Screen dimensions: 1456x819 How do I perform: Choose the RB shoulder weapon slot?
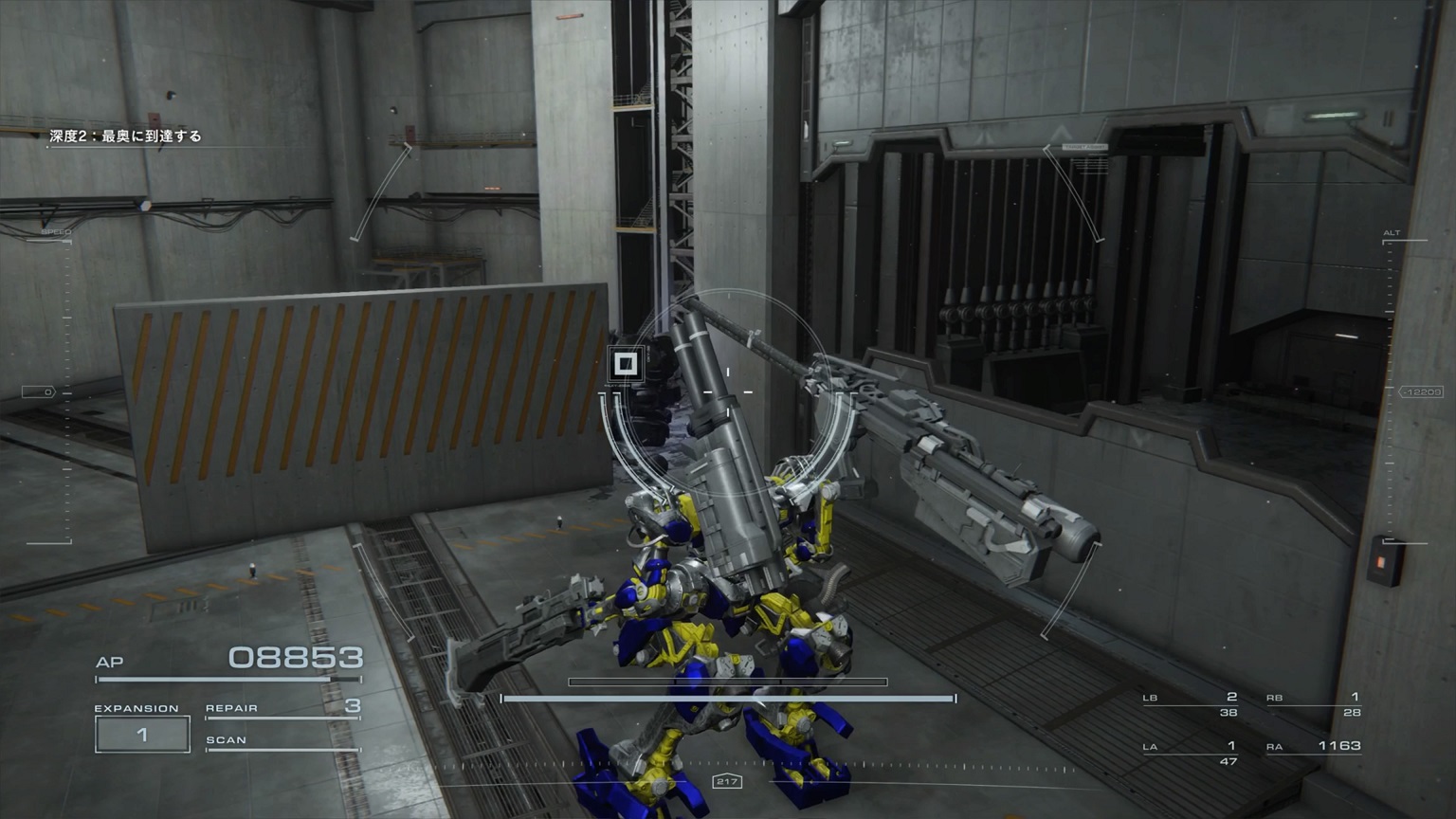click(x=1314, y=703)
